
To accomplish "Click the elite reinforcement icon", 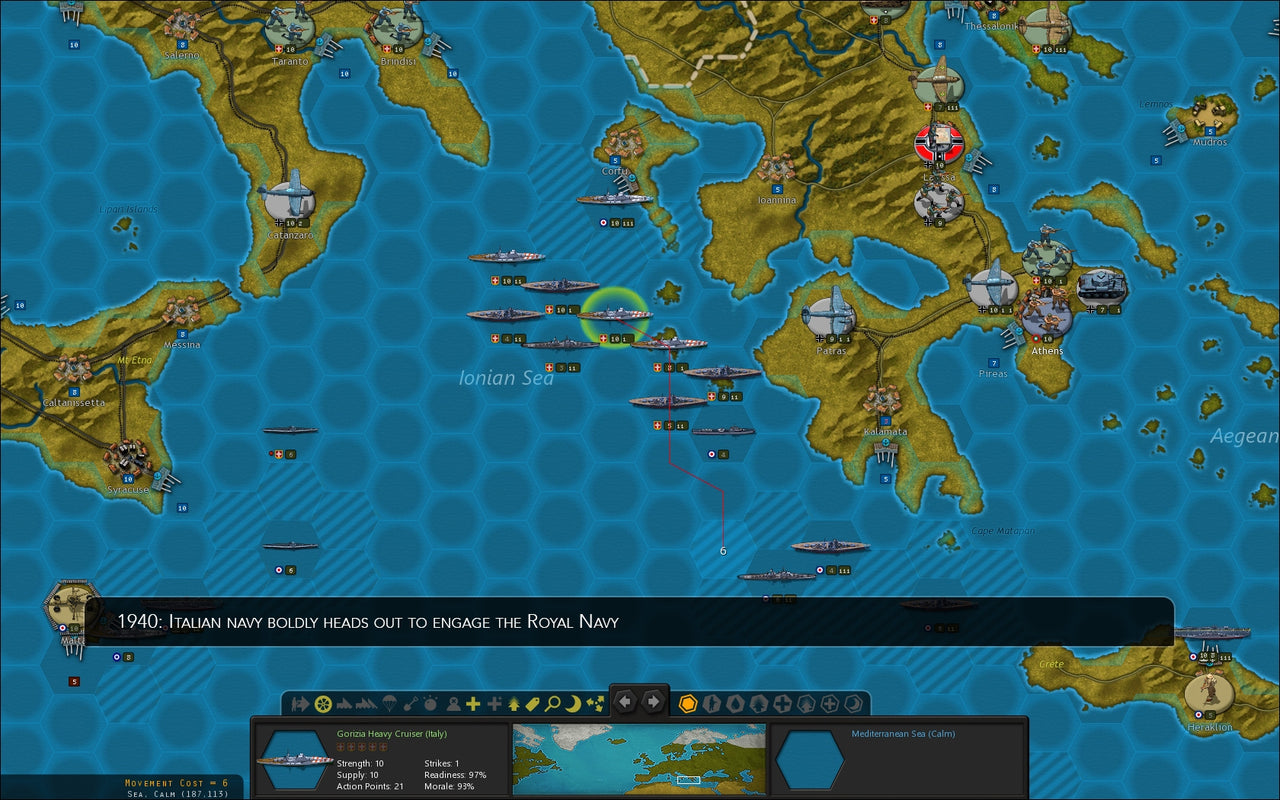I will 493,703.
